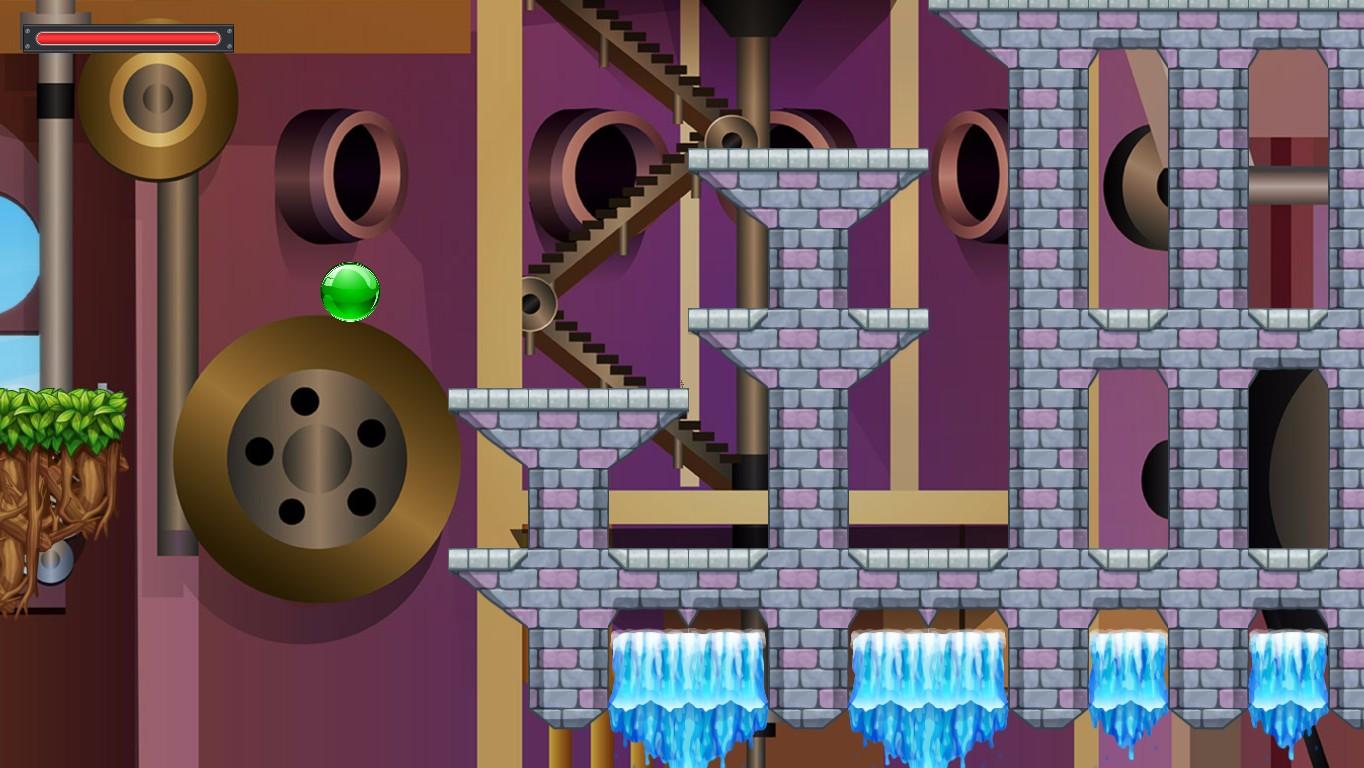Select the topmost stone brick platform

click(810, 160)
